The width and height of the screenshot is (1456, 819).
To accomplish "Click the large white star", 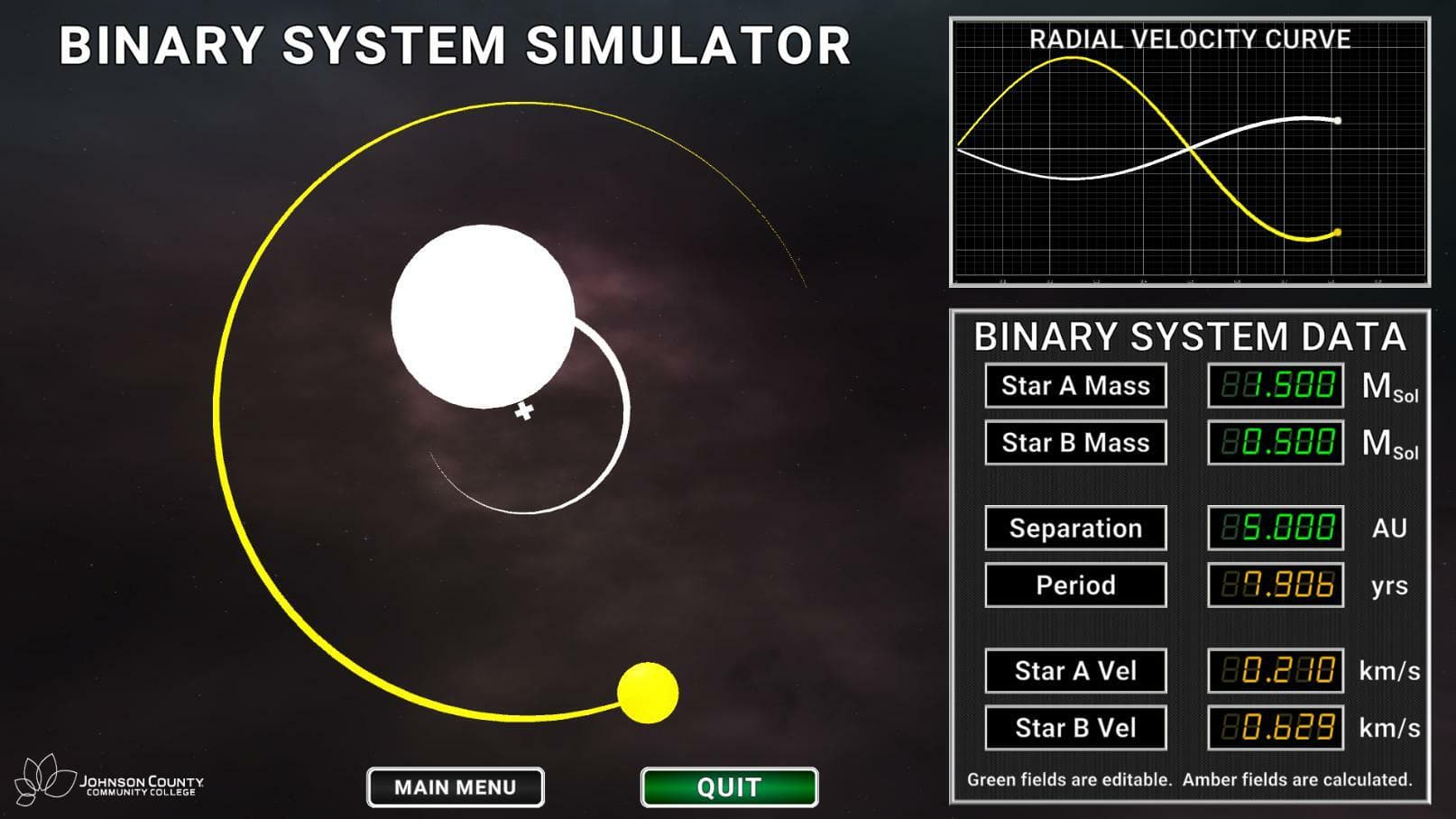I will click(481, 317).
